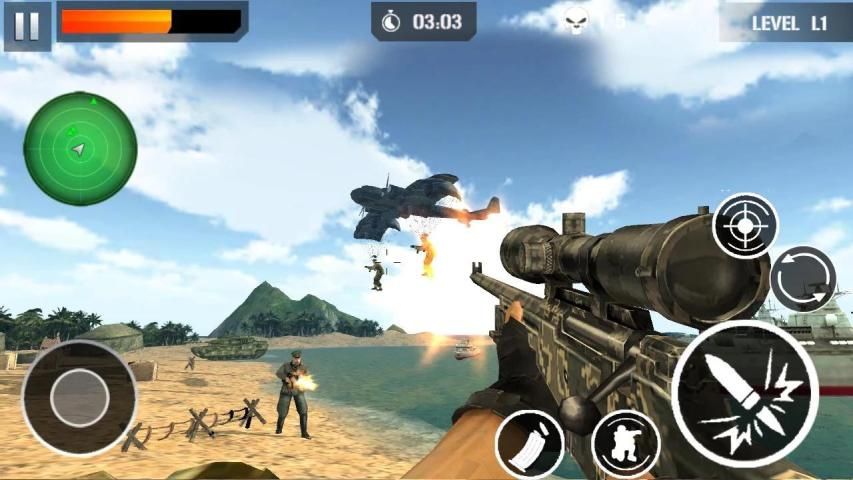853x480 pixels.
Task: Reload using the ammo magazine button
Action: (x=529, y=443)
